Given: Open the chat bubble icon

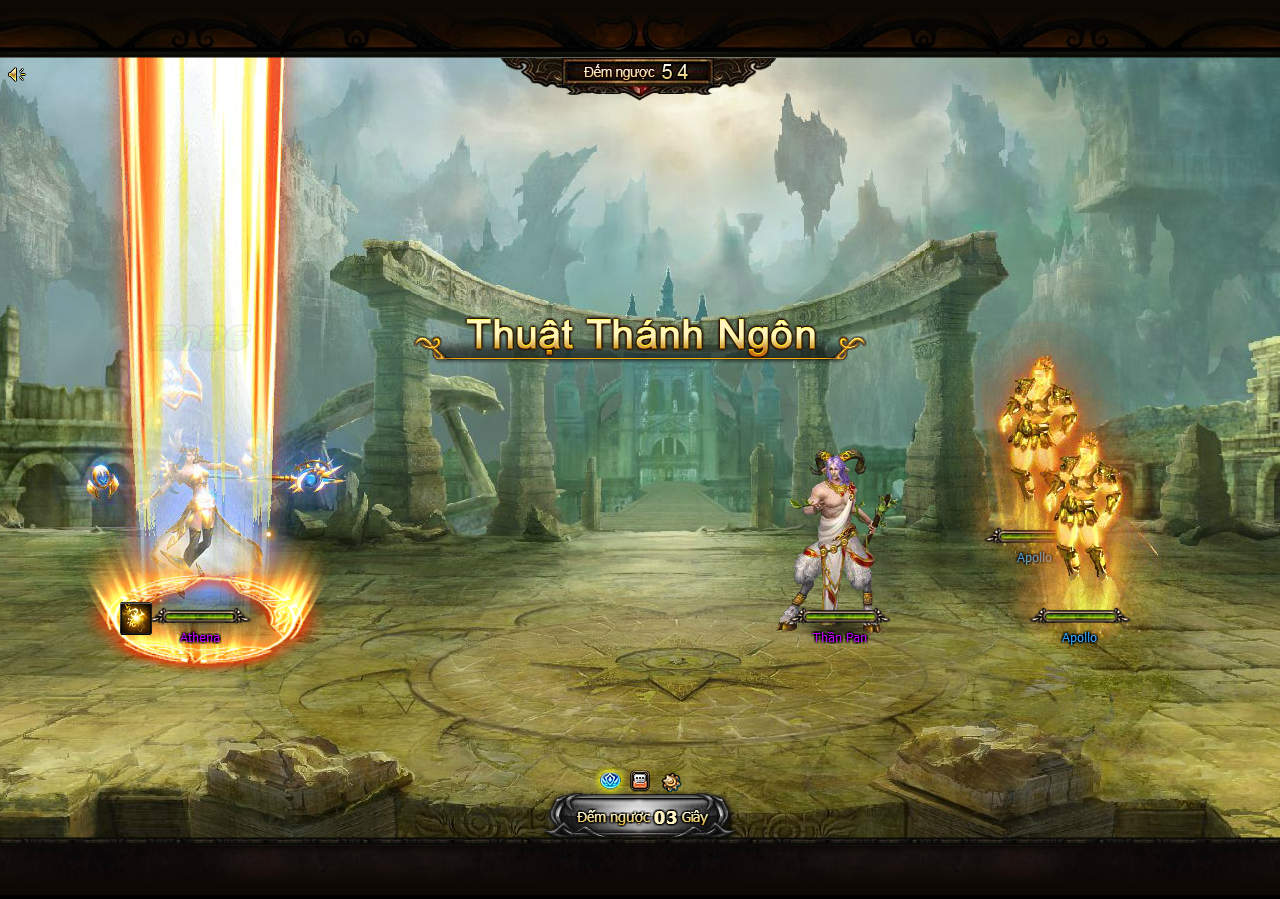Looking at the screenshot, I should tap(640, 781).
